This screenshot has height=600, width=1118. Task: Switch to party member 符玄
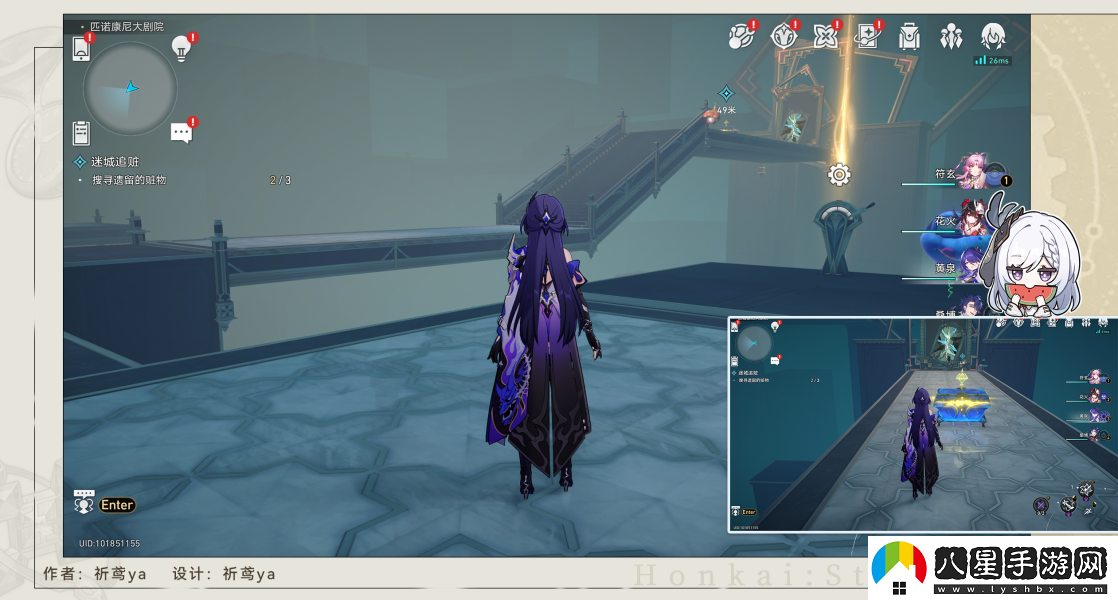[x=972, y=172]
